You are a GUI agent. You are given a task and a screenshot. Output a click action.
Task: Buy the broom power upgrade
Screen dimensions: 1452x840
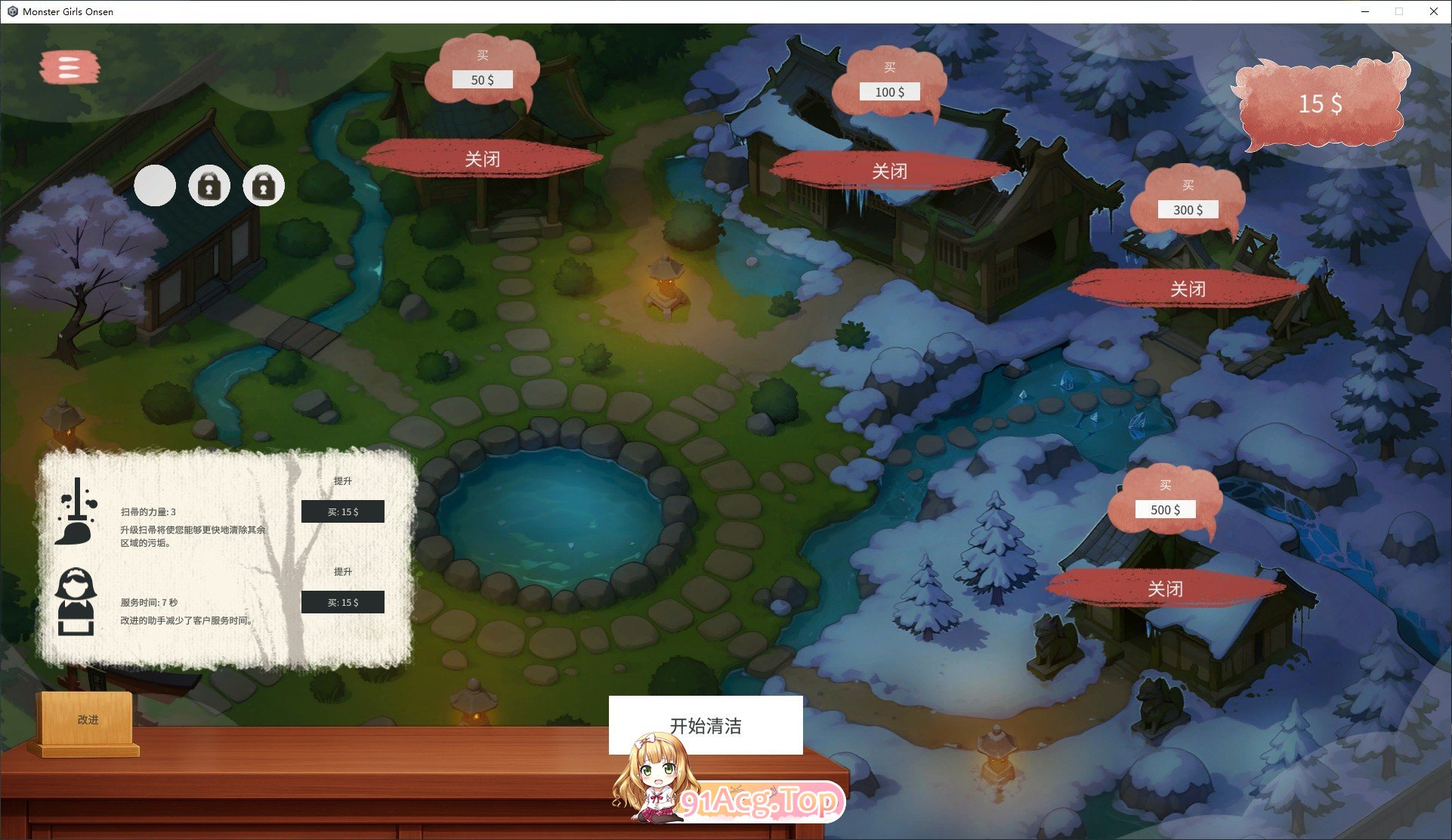(343, 511)
